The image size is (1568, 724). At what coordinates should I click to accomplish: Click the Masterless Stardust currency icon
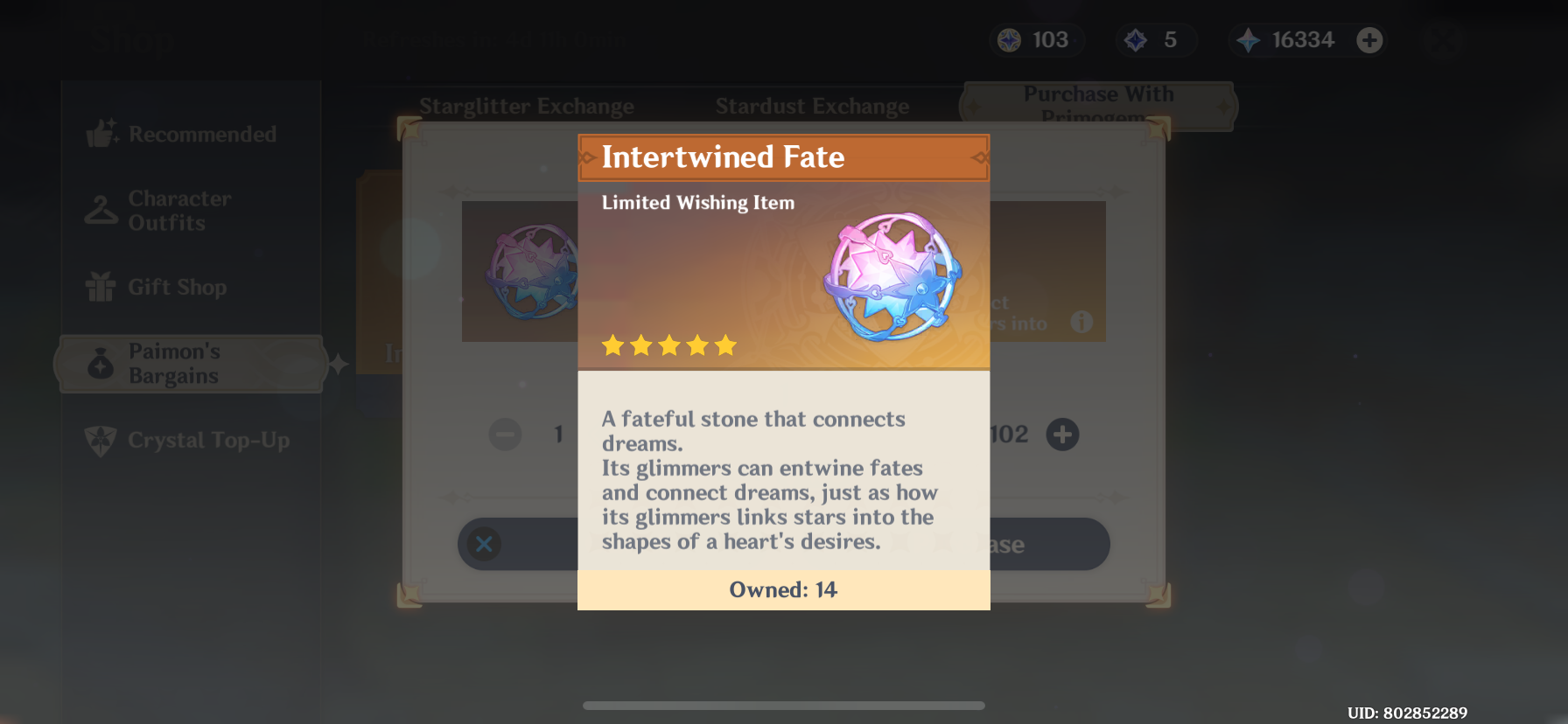pyautogui.click(x=1134, y=39)
